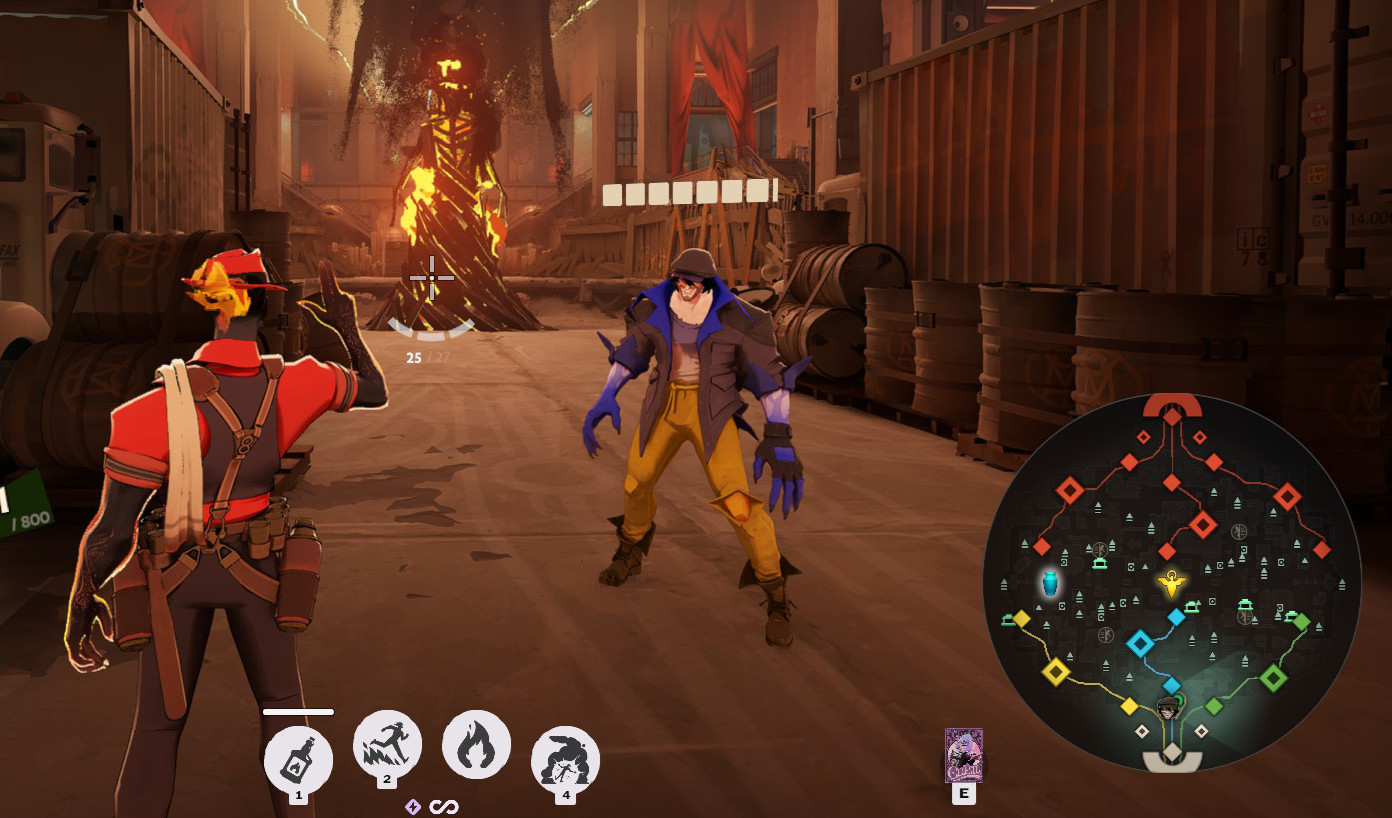Image resolution: width=1392 pixels, height=818 pixels.
Task: Ping the red enemy base arch on minimap
Action: (1172, 404)
